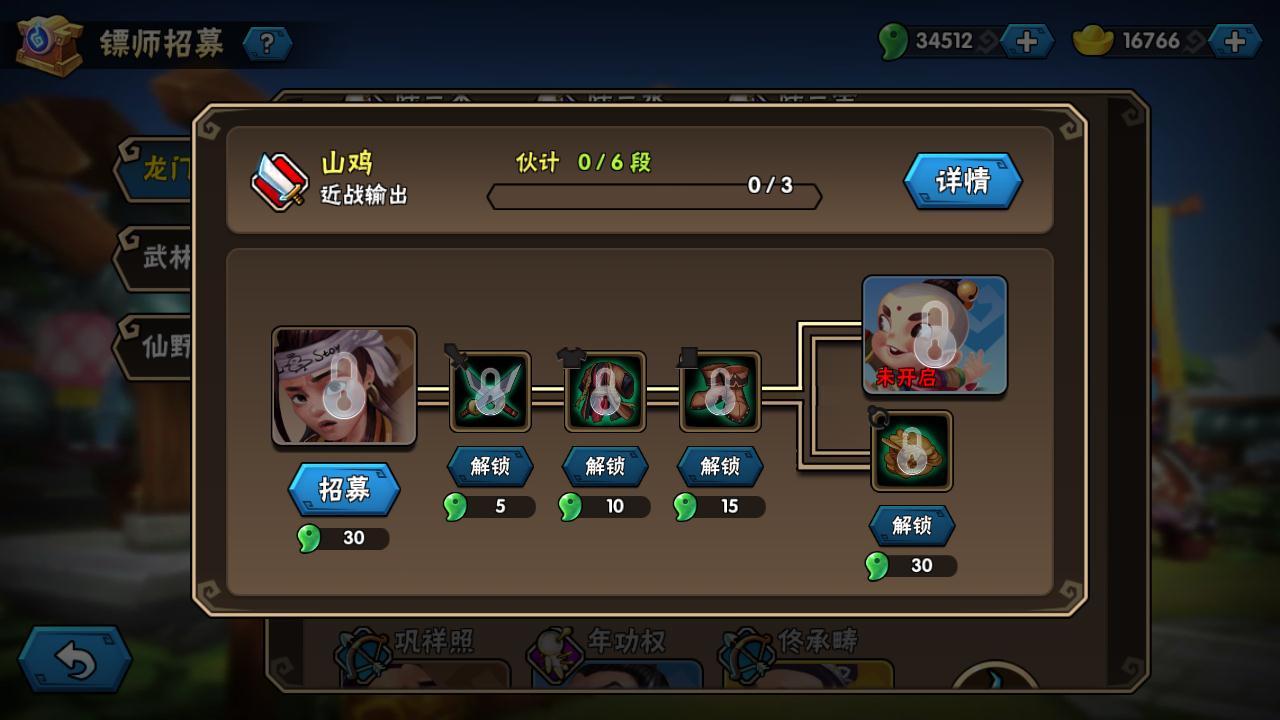
Task: Recruit 山鸡 with the 招募 button
Action: click(344, 489)
